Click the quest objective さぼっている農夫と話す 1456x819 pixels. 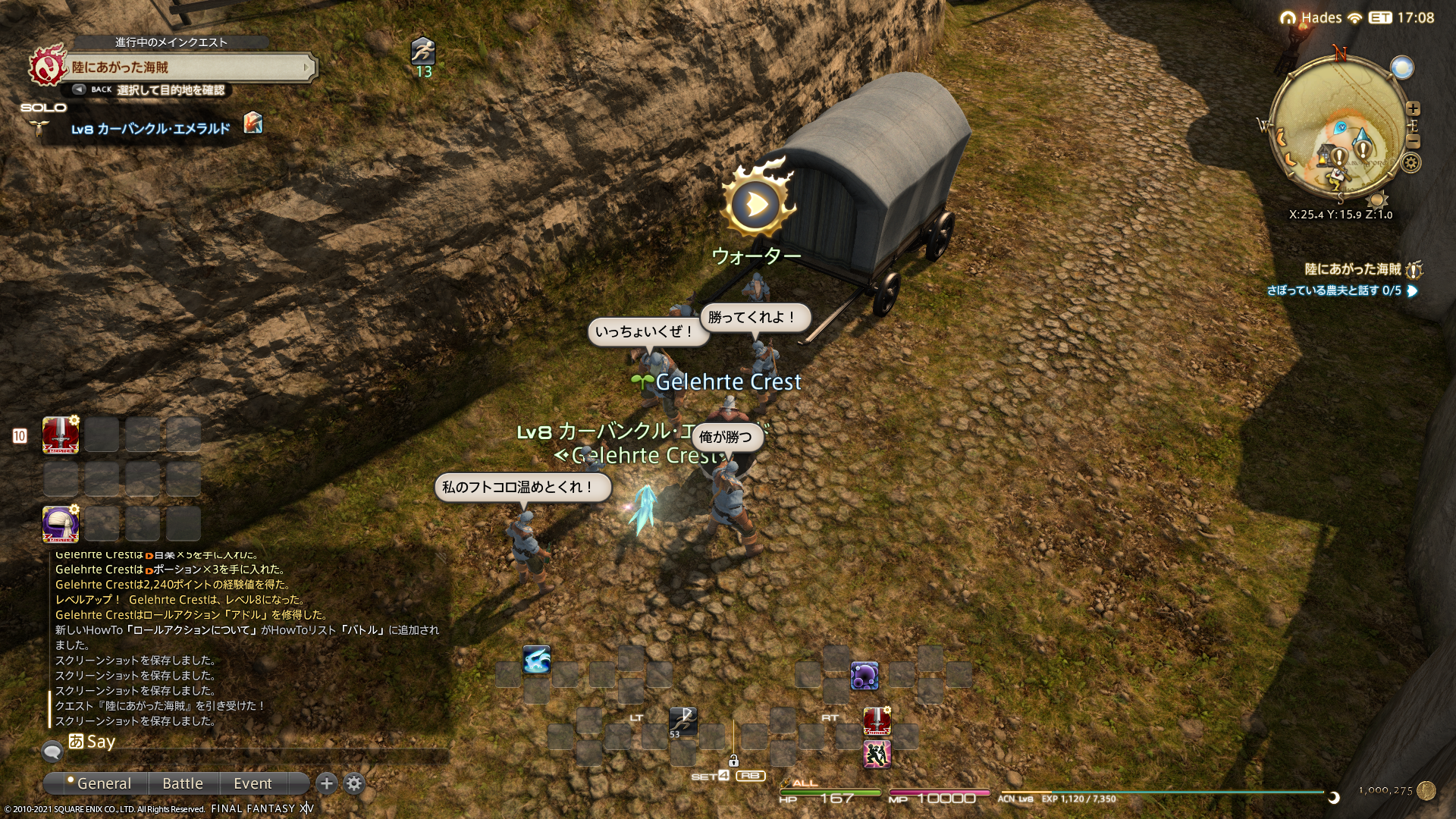(x=1333, y=290)
